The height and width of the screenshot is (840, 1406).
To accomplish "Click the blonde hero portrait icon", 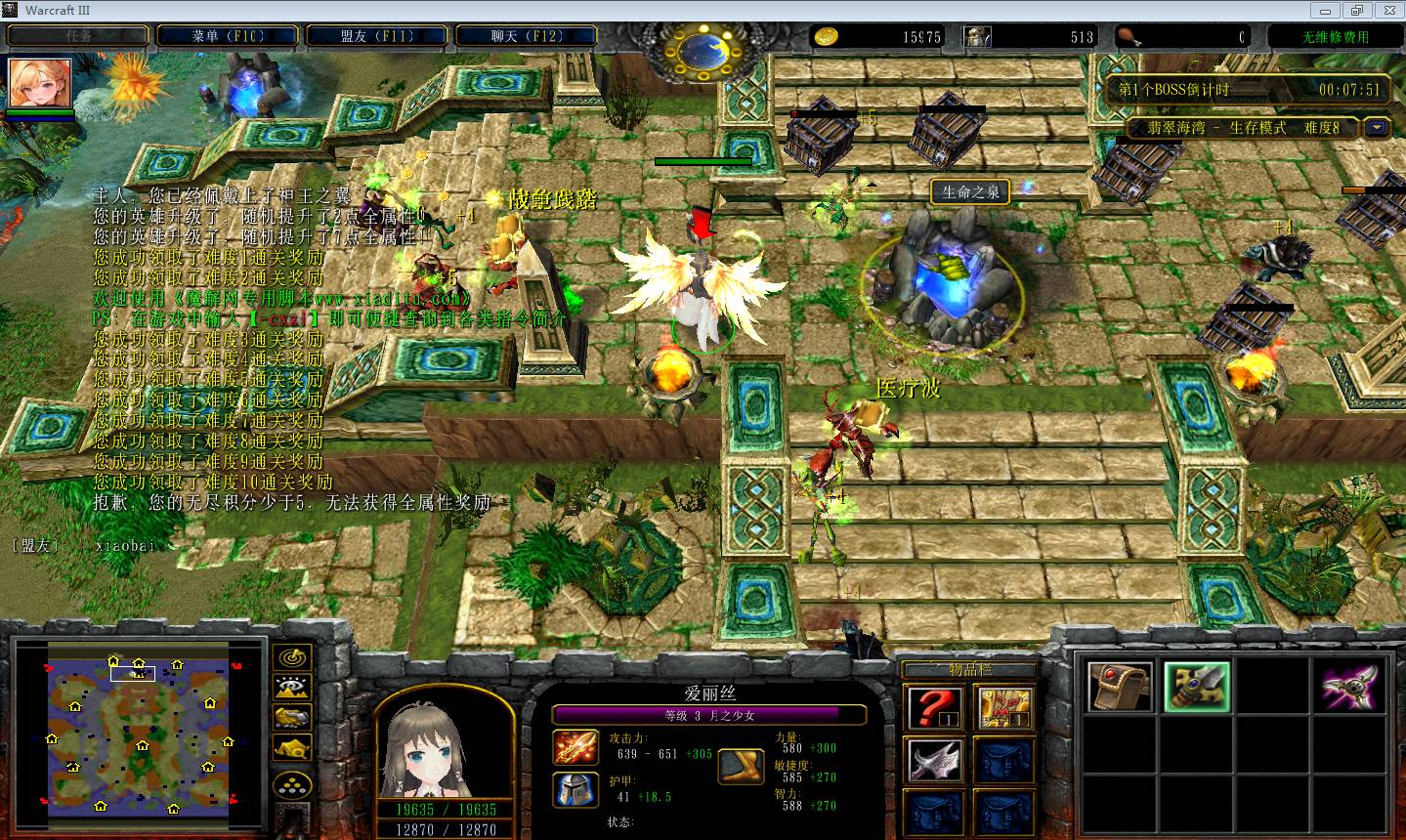I will pos(40,84).
